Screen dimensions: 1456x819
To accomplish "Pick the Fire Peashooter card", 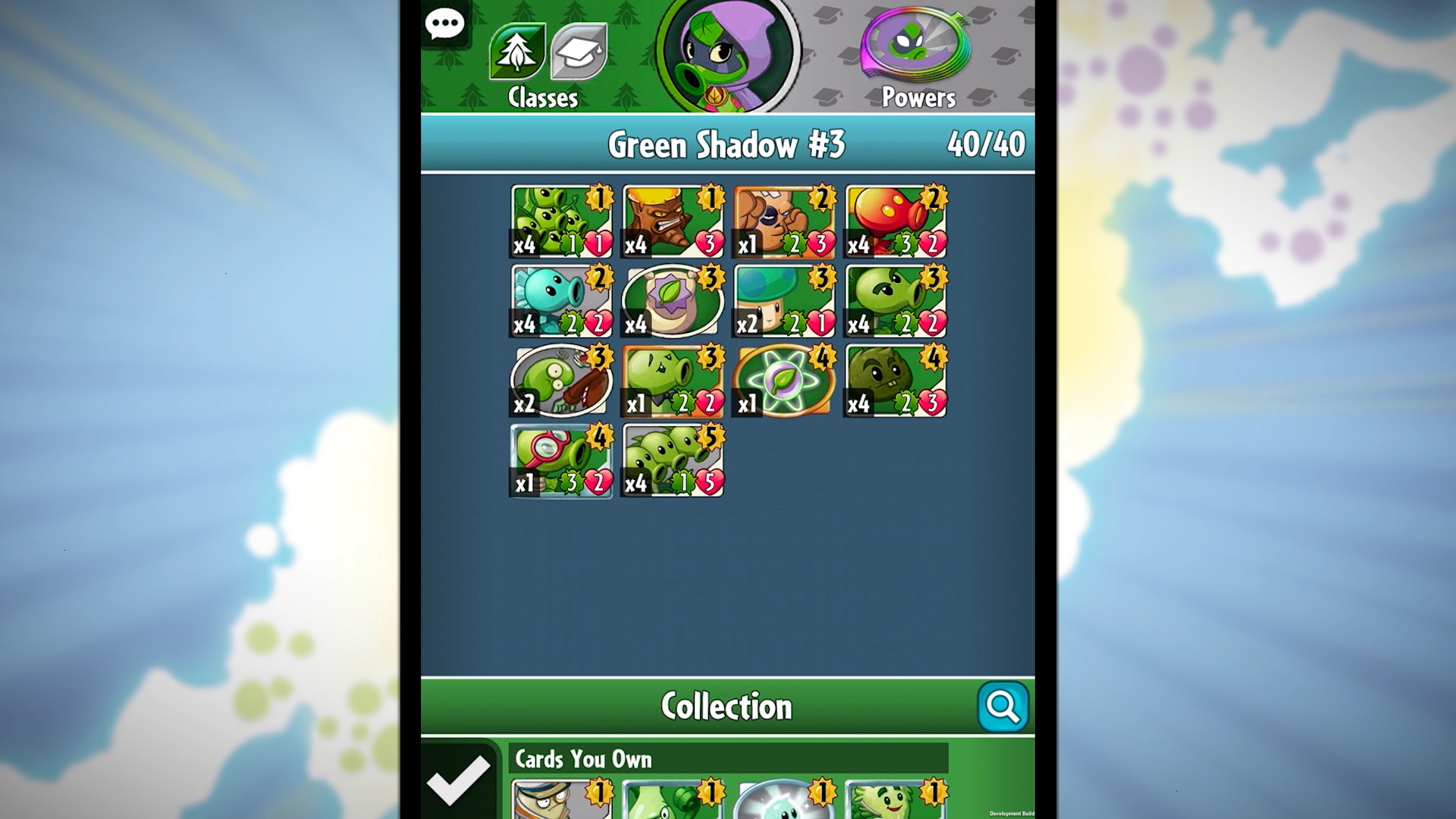I will click(896, 221).
